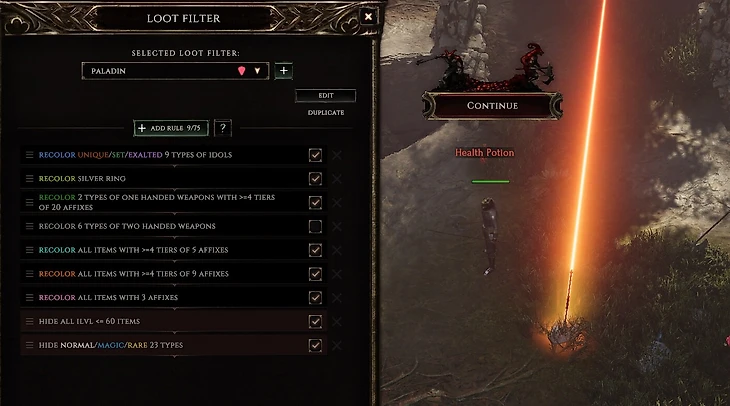Viewport: 730px width, 406px height.
Task: Toggle the 3 affixes rule checkbox
Action: [315, 298]
